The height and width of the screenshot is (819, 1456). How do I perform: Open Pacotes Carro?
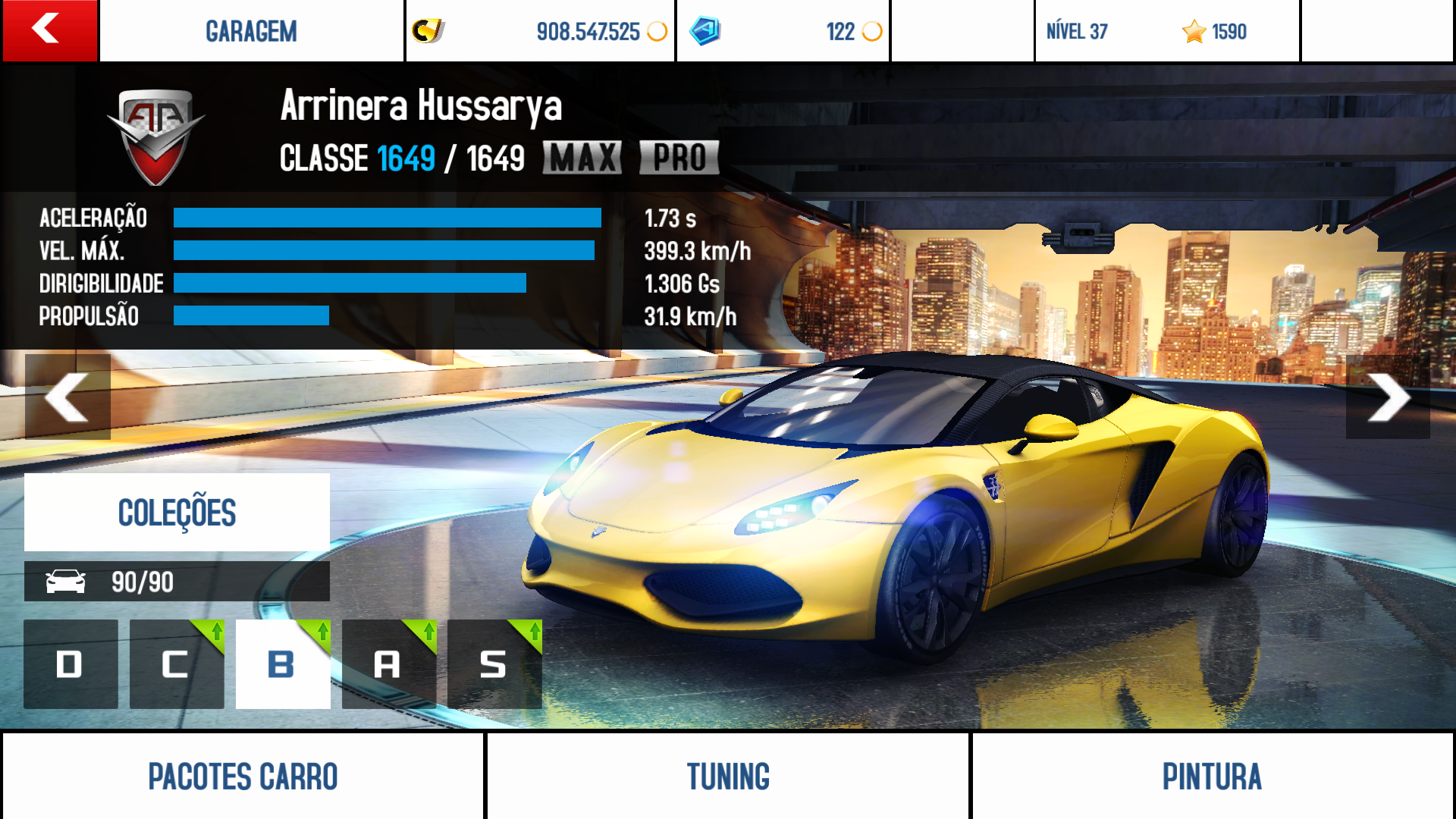pyautogui.click(x=243, y=776)
